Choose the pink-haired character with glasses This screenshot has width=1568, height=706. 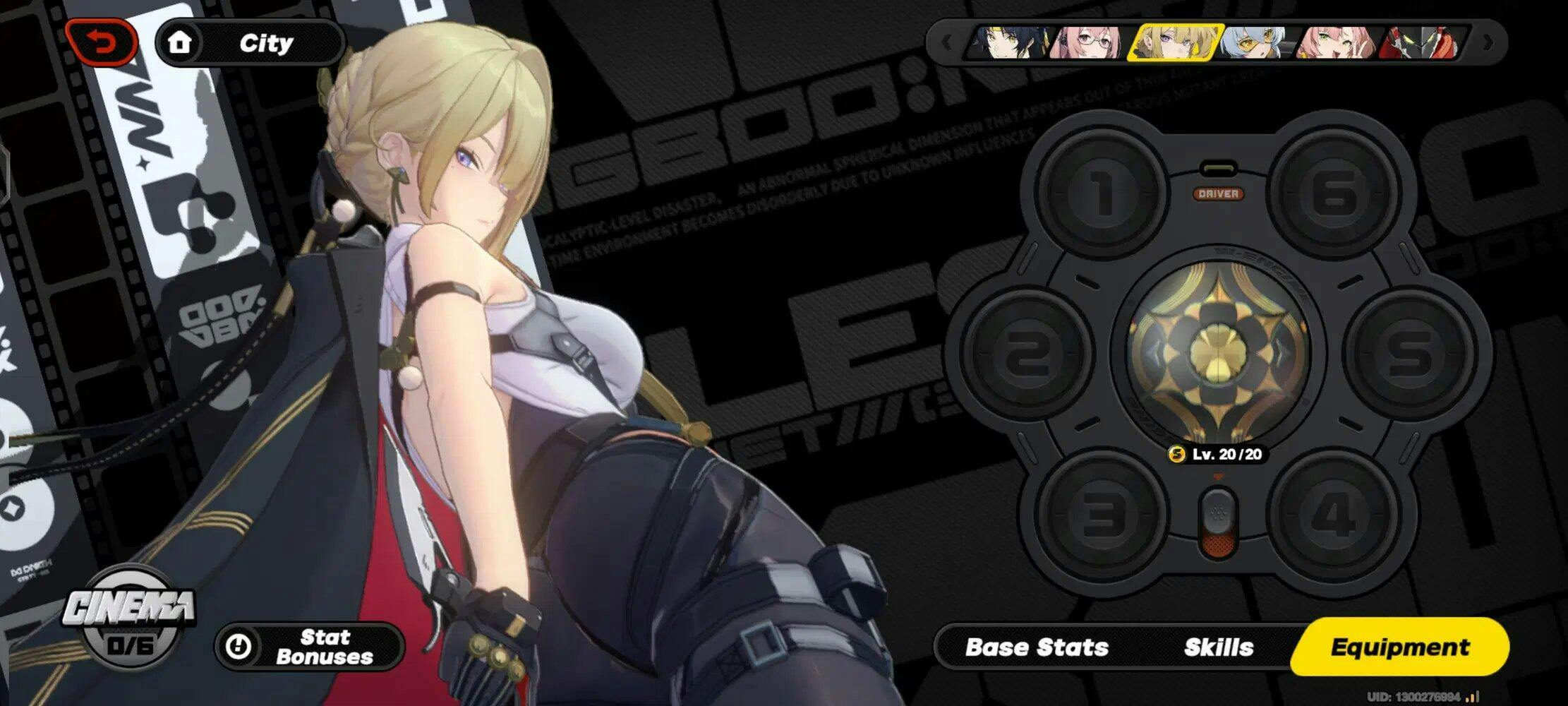pos(1087,43)
